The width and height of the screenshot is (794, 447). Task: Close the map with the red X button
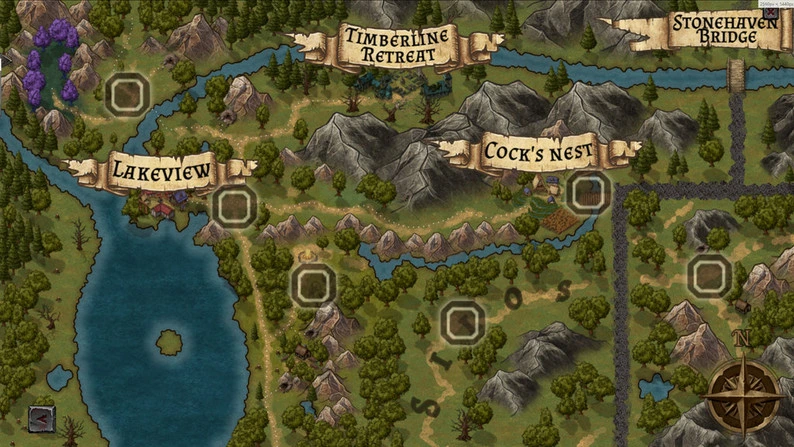pyautogui.click(x=771, y=13)
